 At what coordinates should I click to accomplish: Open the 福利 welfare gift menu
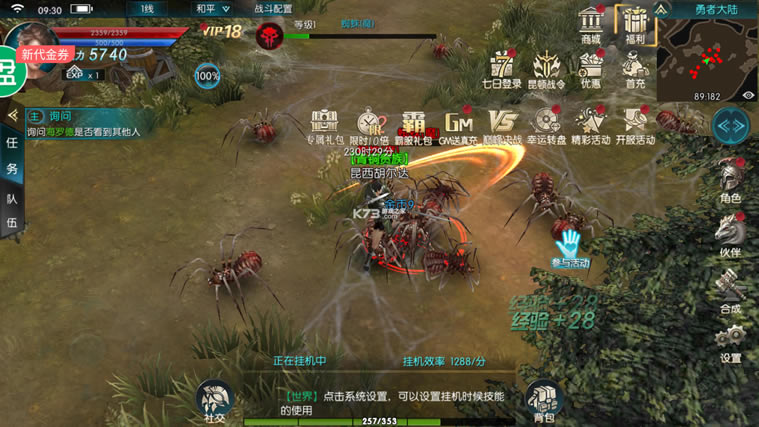[x=632, y=24]
